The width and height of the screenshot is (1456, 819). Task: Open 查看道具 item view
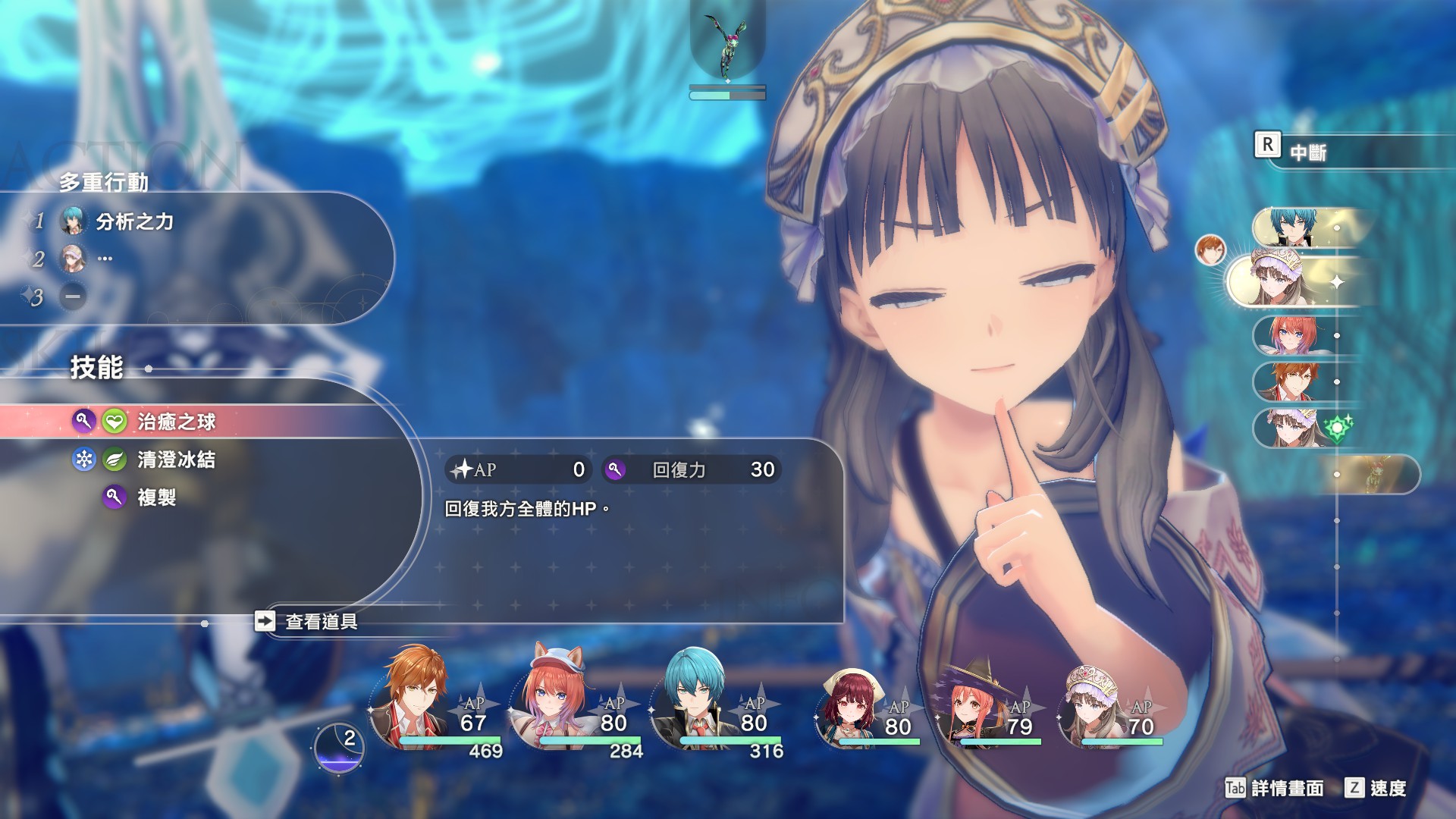click(x=320, y=622)
